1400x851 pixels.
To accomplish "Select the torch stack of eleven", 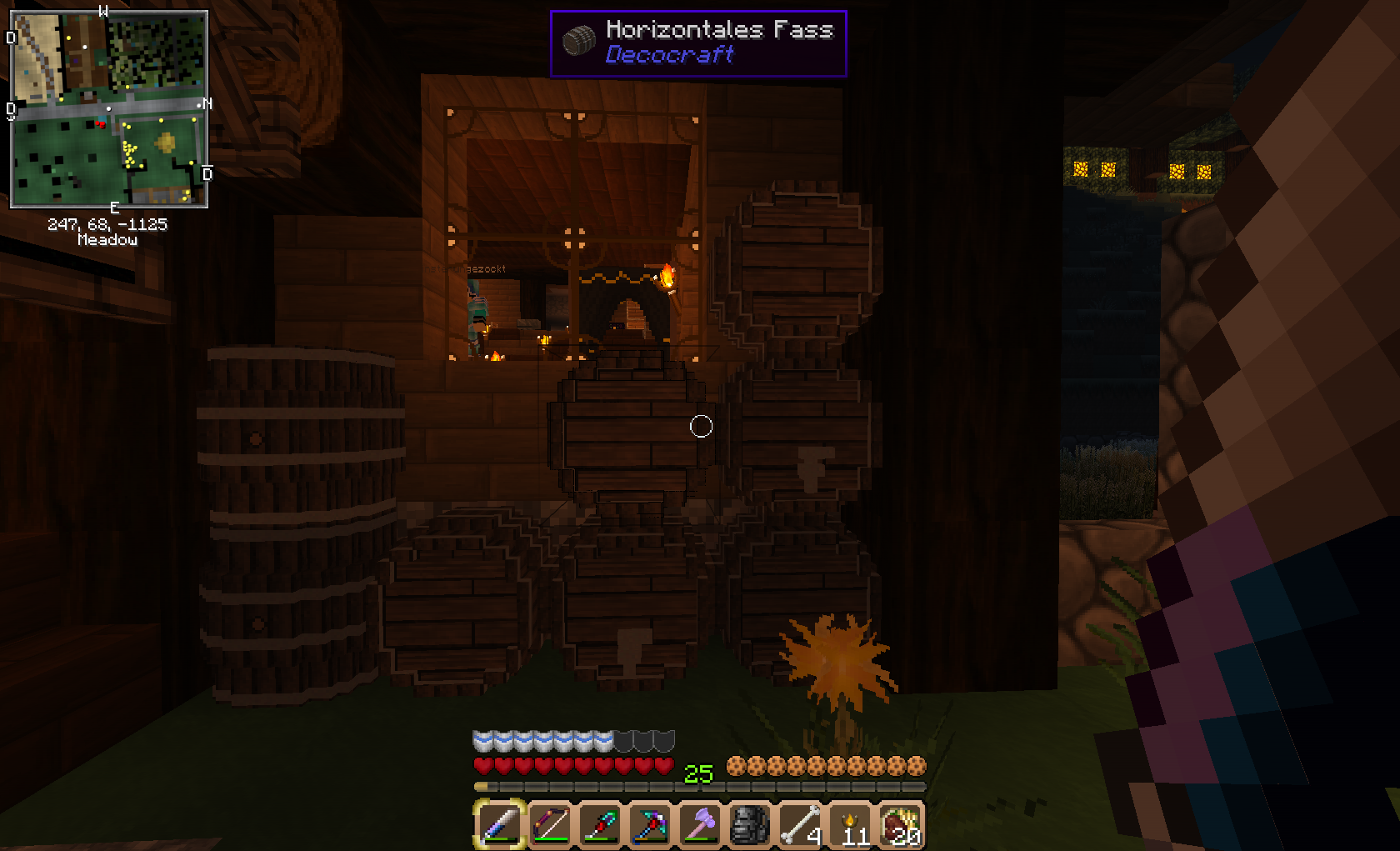I will click(849, 824).
